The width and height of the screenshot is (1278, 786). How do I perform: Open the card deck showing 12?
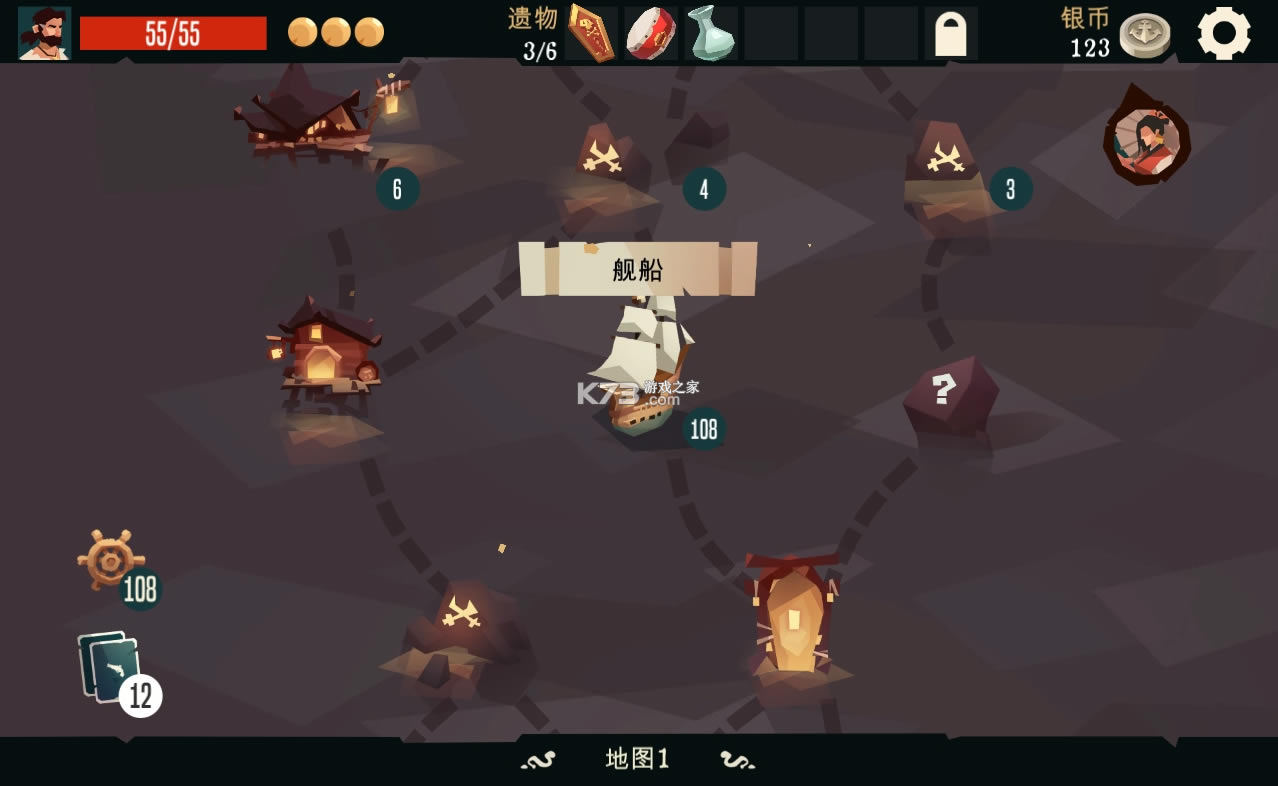(x=111, y=667)
